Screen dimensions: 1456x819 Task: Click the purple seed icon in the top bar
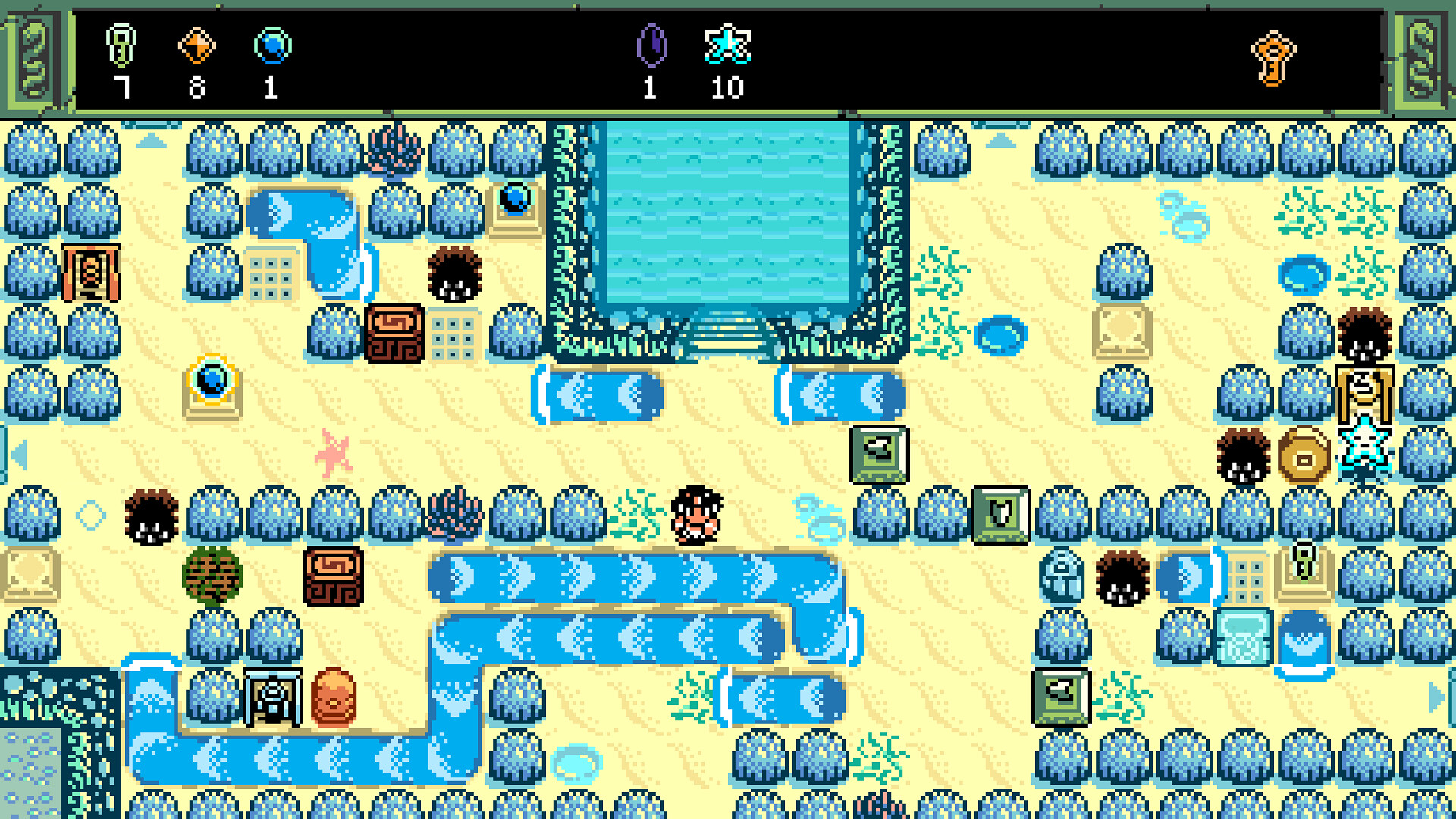point(651,47)
